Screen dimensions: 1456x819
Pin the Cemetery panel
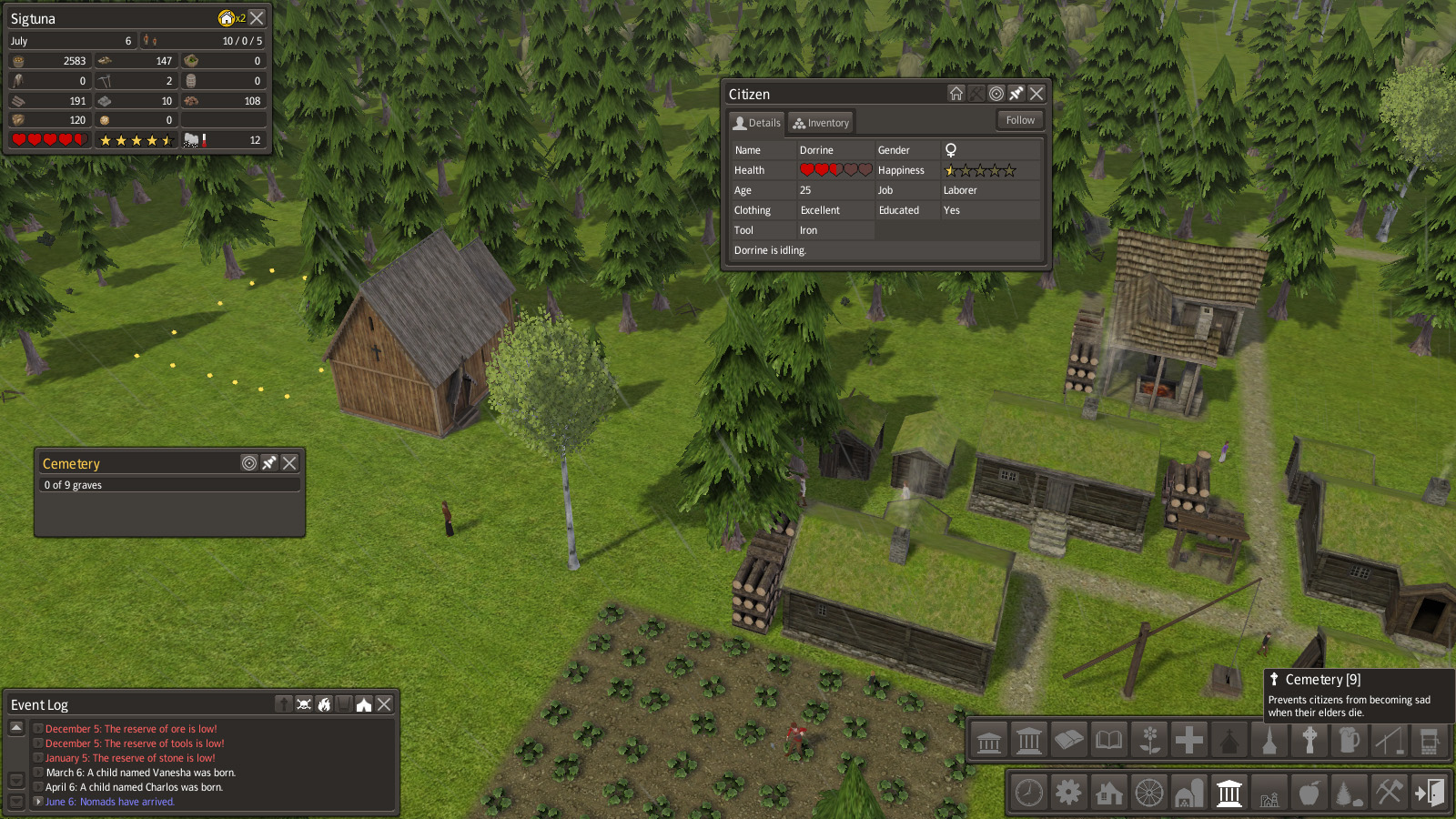269,463
